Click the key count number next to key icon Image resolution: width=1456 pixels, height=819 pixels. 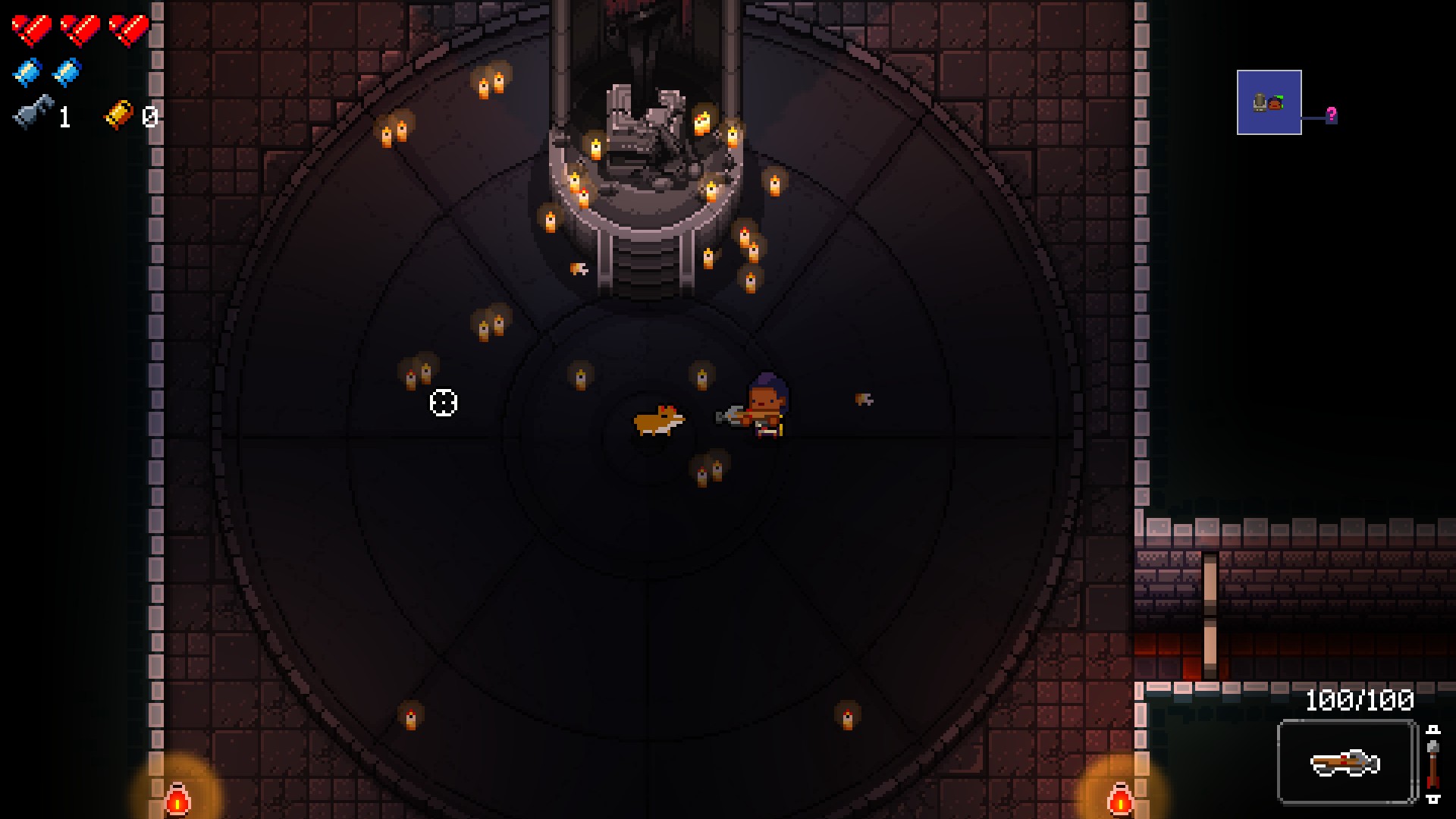coord(64,118)
